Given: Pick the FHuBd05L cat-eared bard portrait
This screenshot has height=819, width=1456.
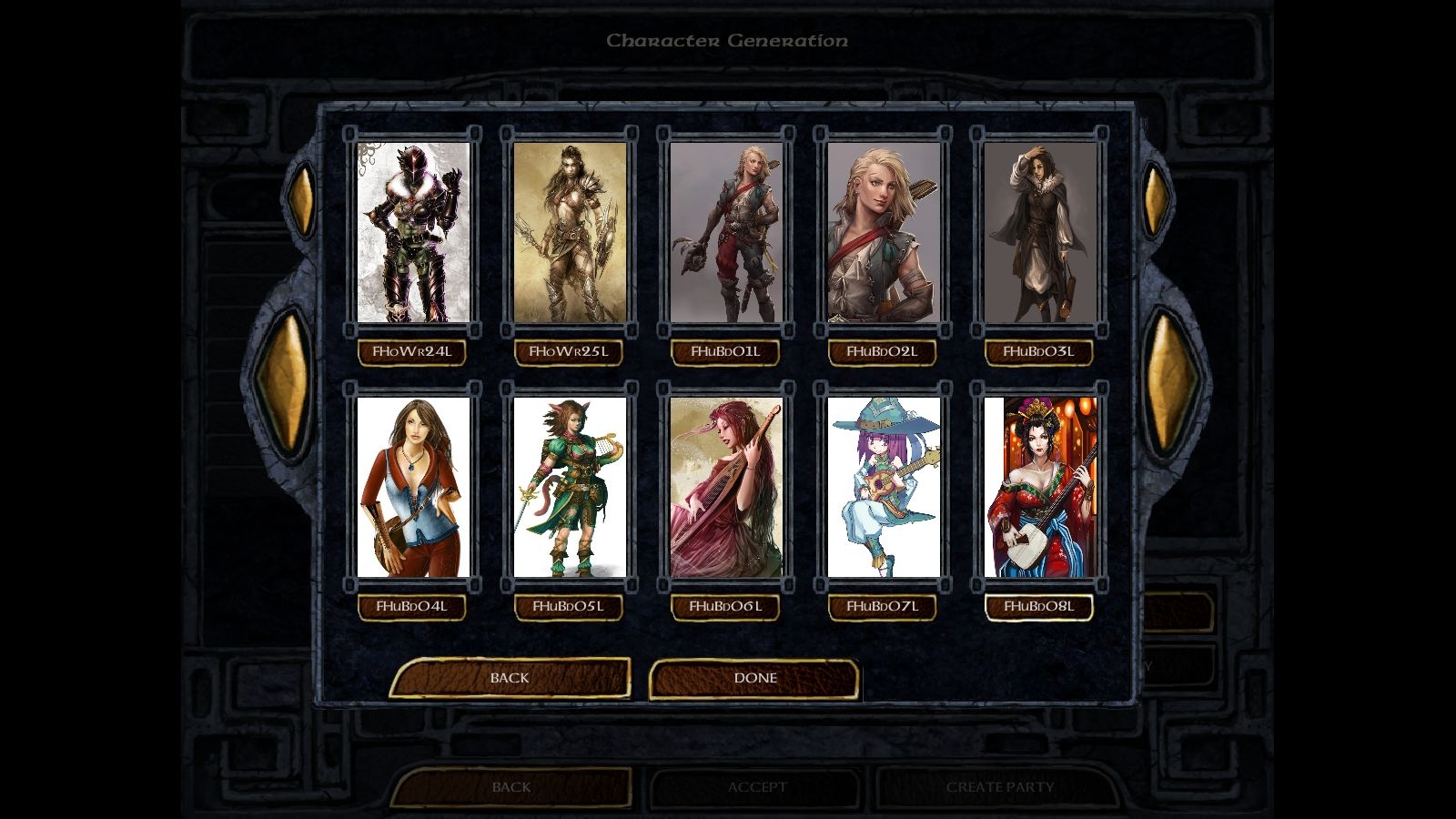Looking at the screenshot, I should point(570,487).
